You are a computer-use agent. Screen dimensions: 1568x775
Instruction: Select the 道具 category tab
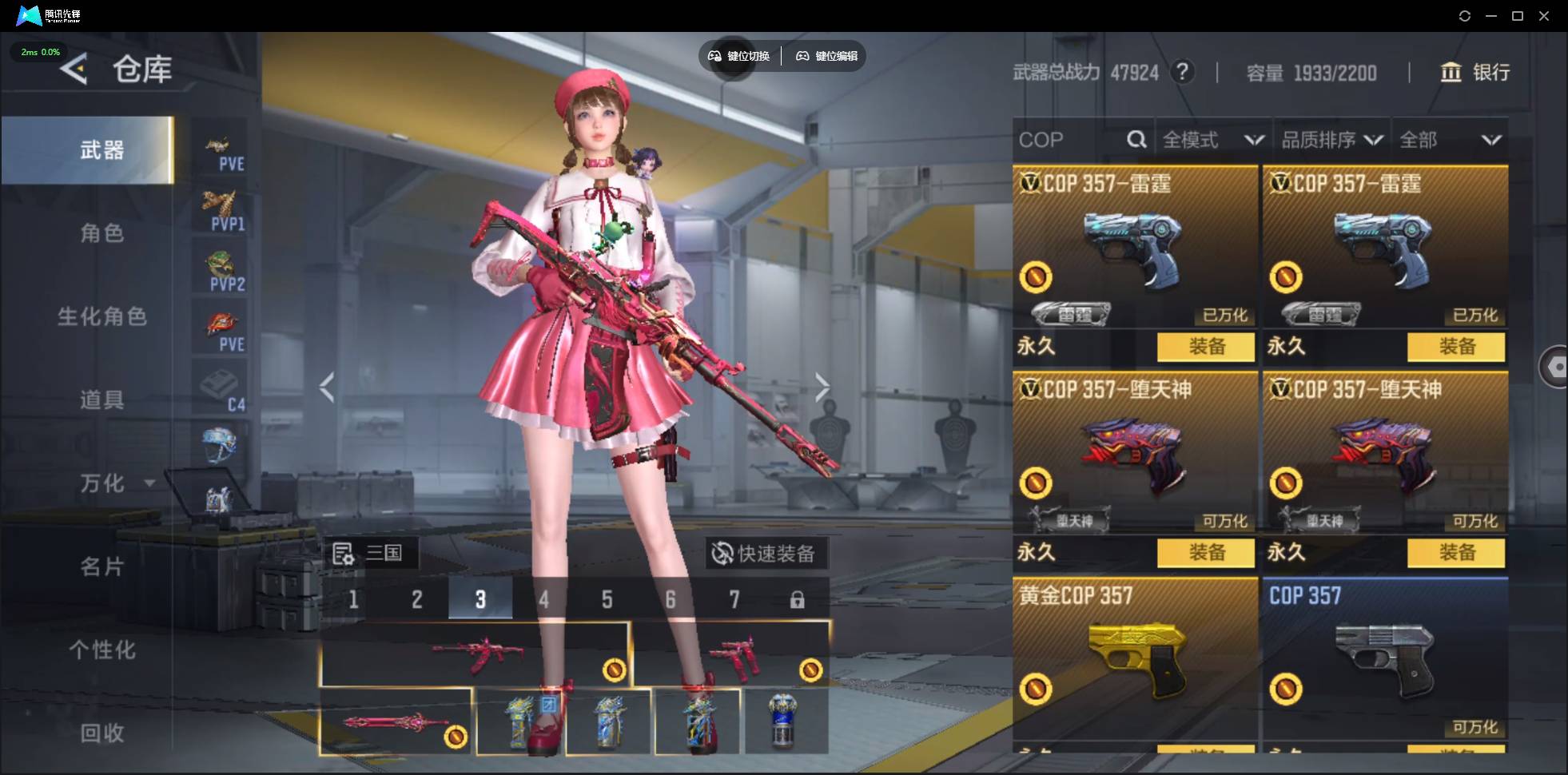101,399
